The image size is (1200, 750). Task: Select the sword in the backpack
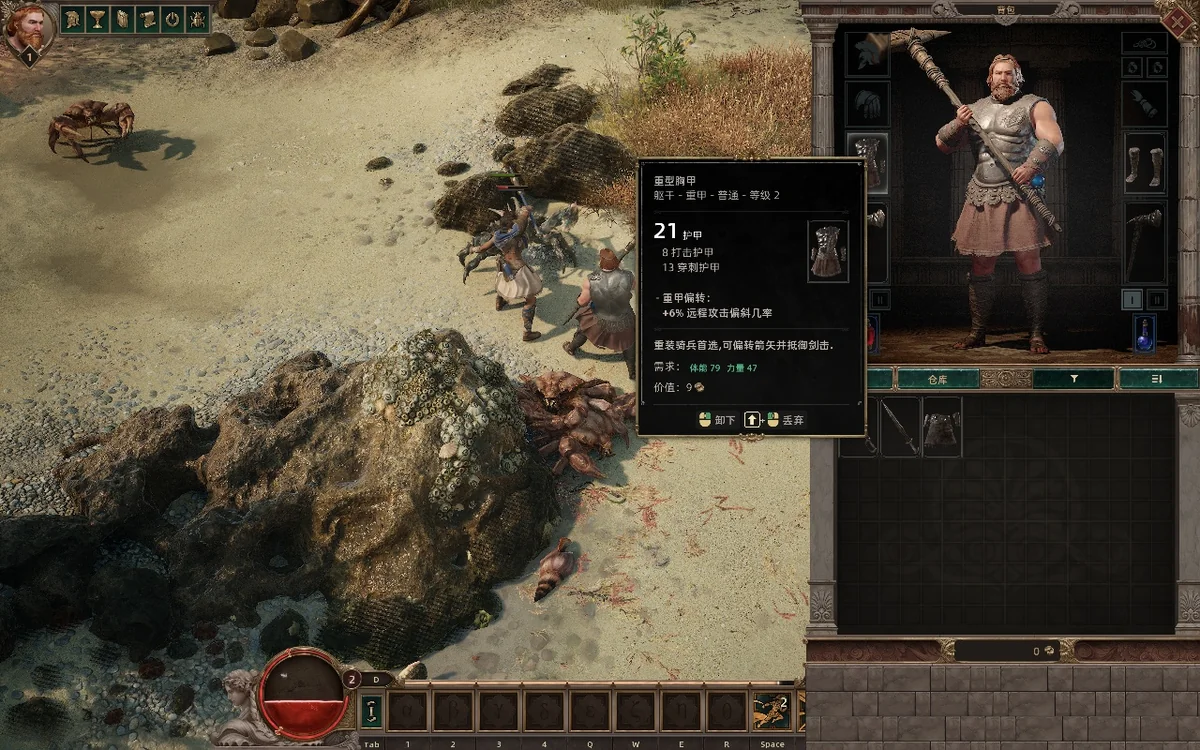[900, 427]
